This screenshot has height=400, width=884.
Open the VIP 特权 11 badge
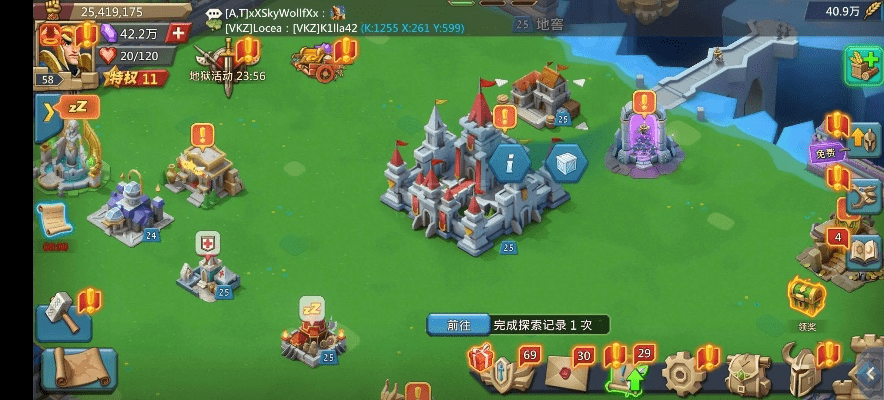click(134, 78)
